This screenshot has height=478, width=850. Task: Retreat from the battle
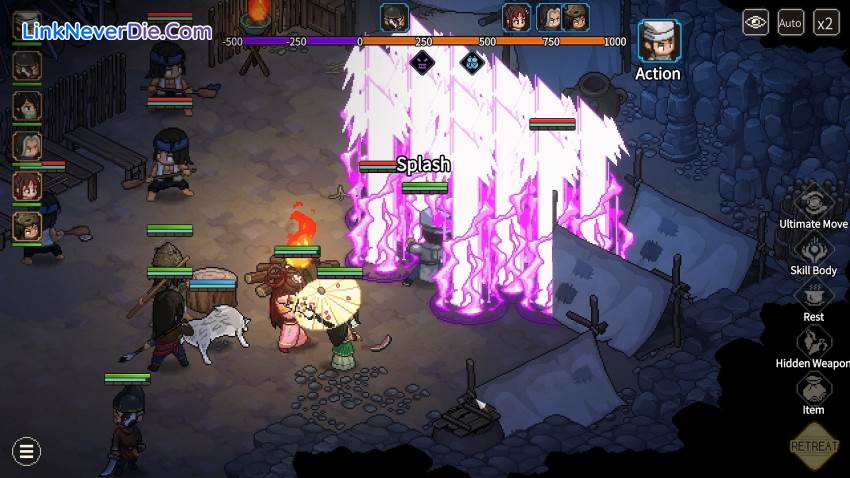[813, 444]
